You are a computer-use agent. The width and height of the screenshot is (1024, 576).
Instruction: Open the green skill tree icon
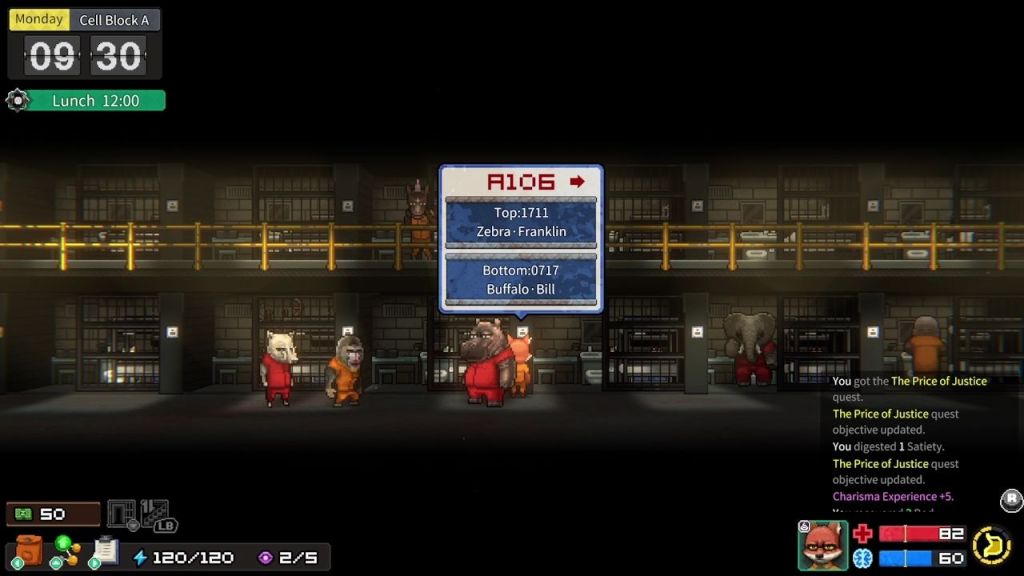(x=66, y=551)
